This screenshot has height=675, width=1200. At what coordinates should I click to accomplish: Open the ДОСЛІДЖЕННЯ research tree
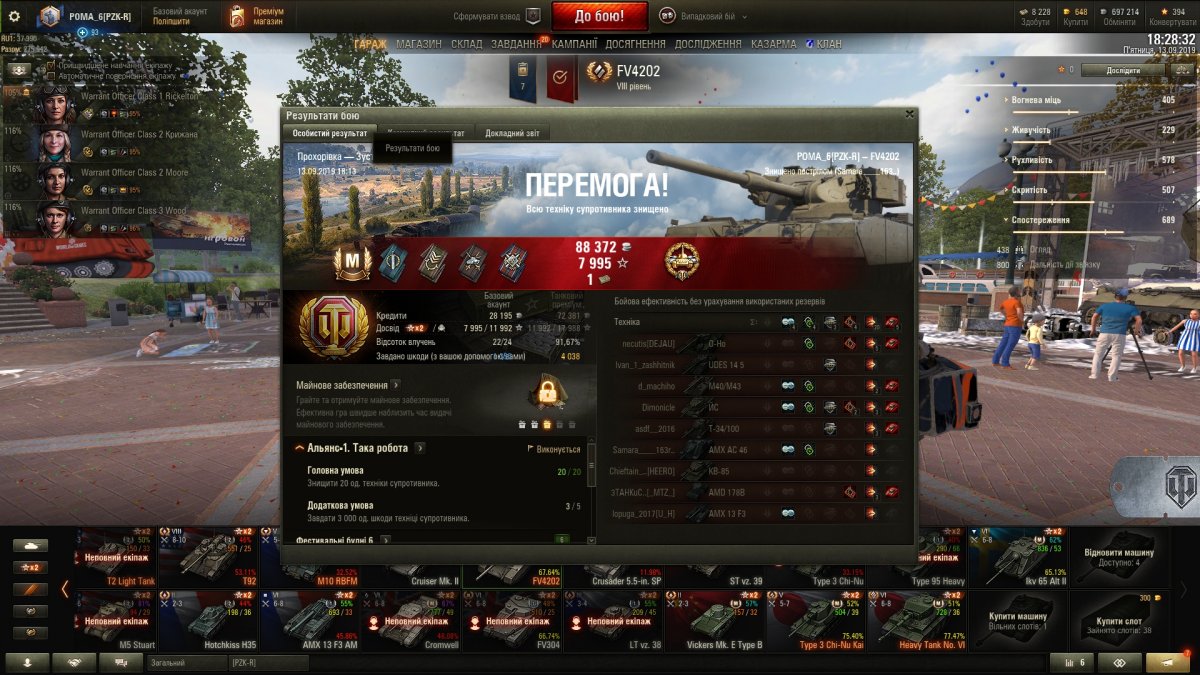[x=708, y=44]
